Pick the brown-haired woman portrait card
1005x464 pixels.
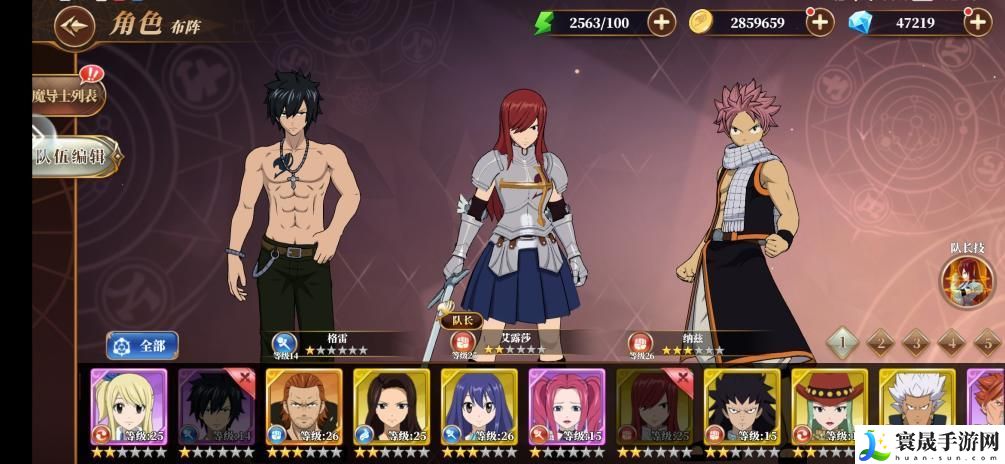pyautogui.click(x=391, y=406)
